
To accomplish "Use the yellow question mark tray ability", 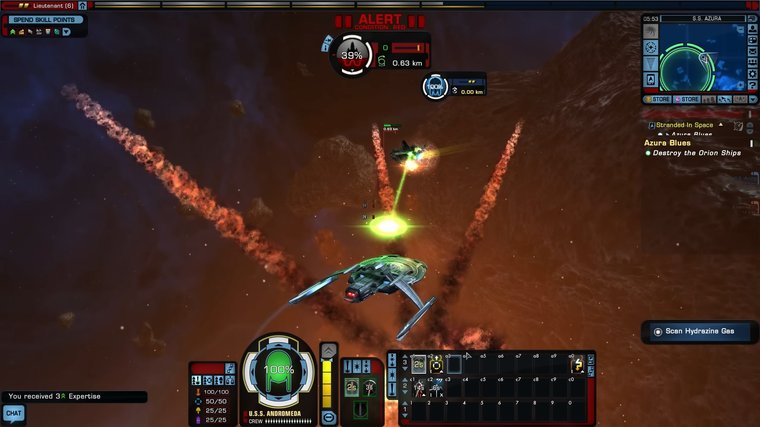I will [577, 365].
